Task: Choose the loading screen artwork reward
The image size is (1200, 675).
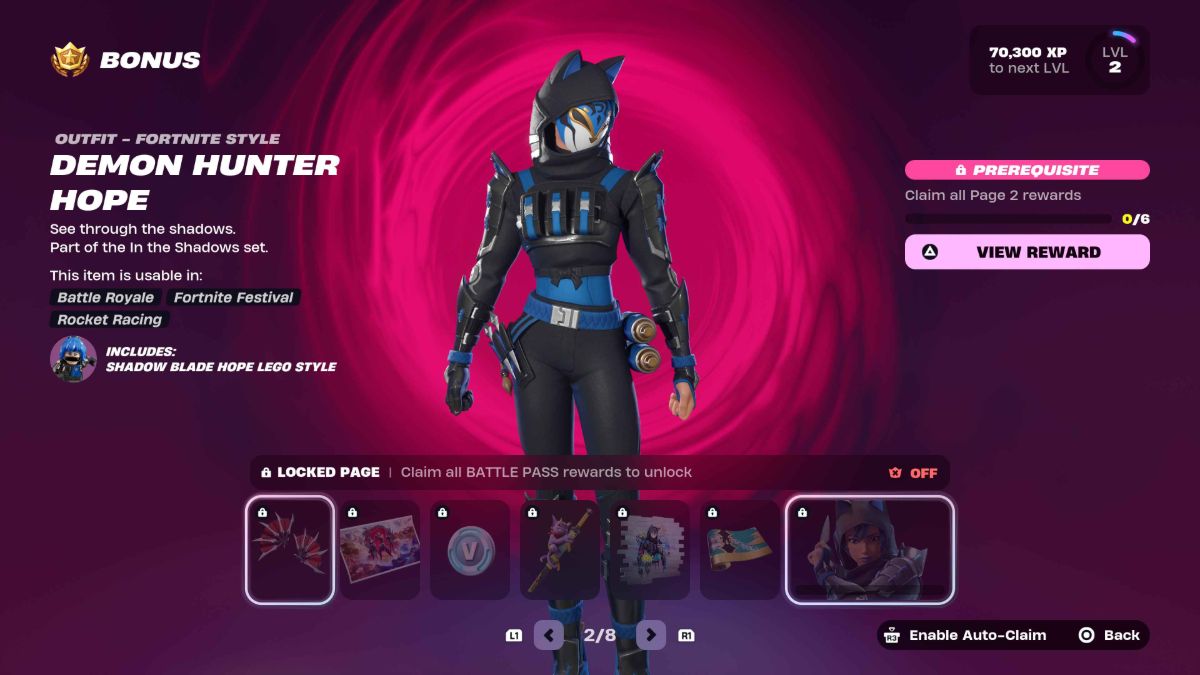Action: pos(379,550)
